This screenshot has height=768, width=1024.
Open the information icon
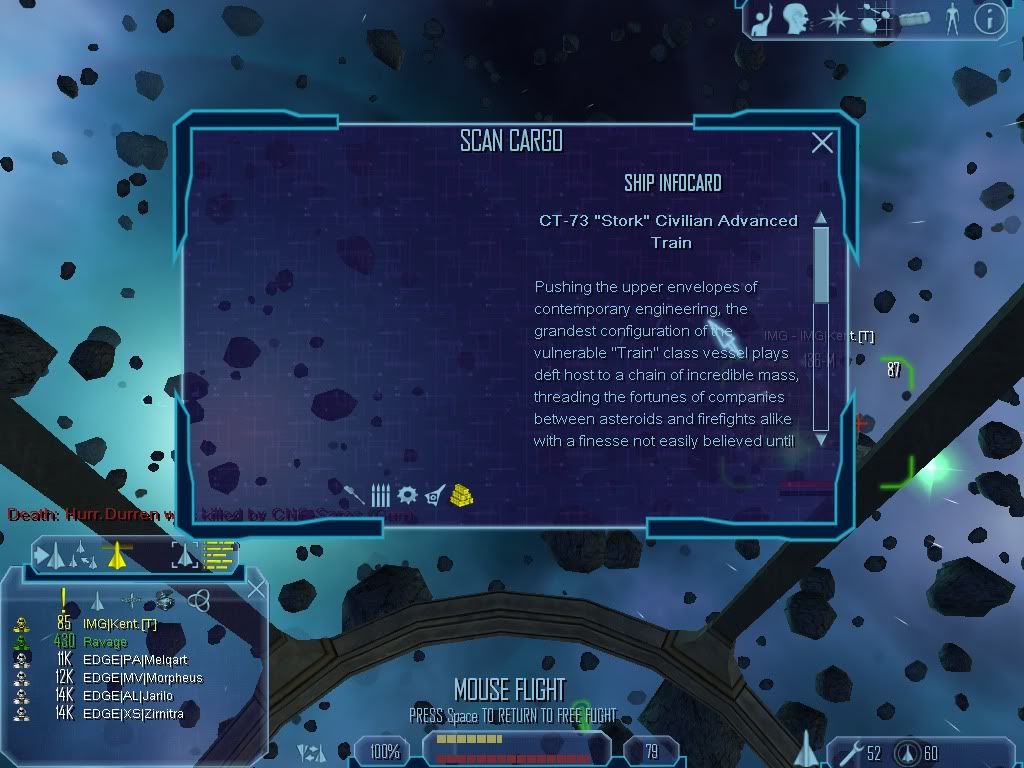[x=989, y=19]
